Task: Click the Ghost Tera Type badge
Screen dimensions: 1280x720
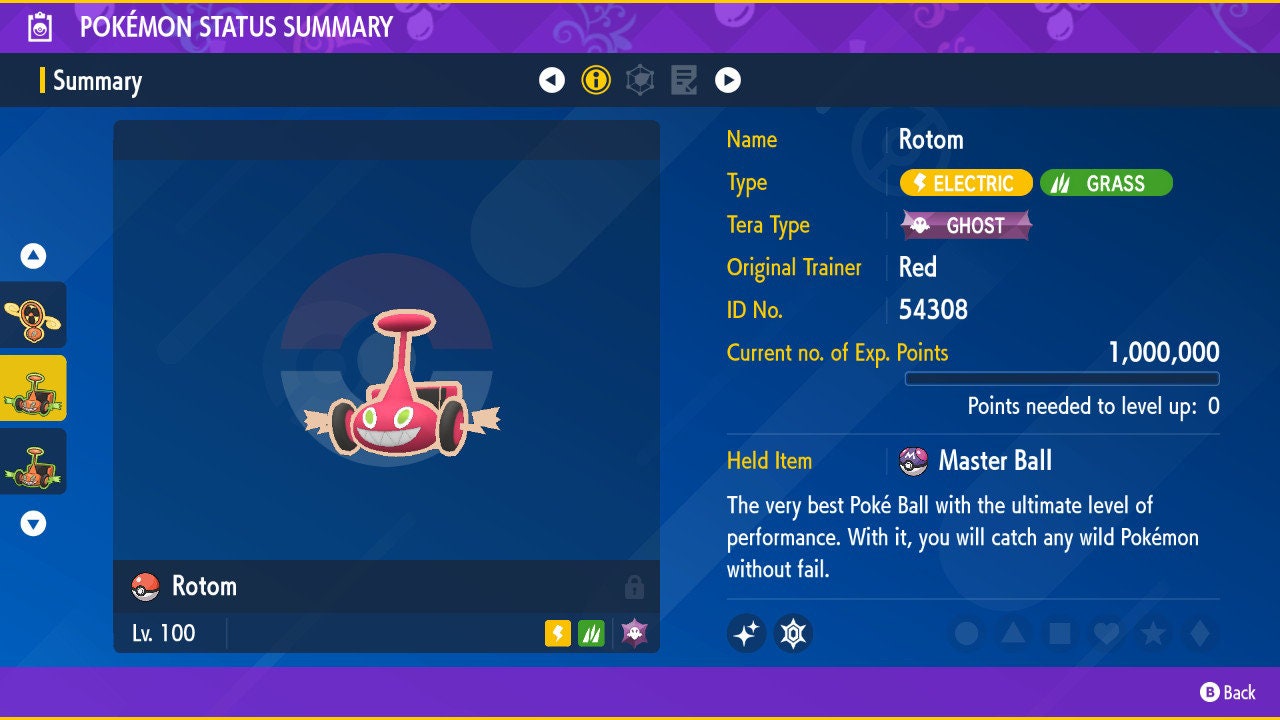Action: pyautogui.click(x=965, y=225)
